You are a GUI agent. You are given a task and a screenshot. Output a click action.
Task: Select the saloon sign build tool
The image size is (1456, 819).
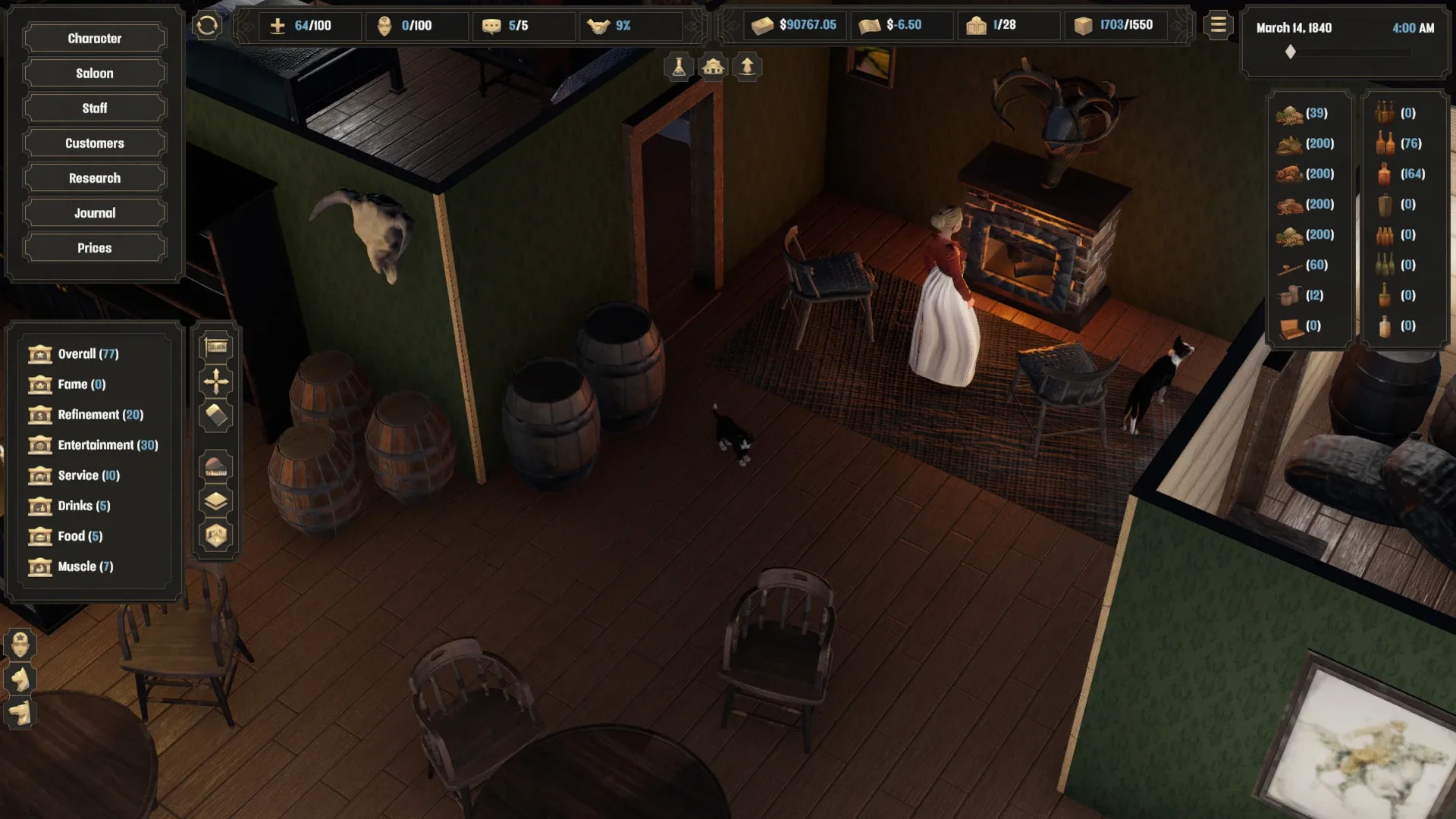[x=216, y=347]
